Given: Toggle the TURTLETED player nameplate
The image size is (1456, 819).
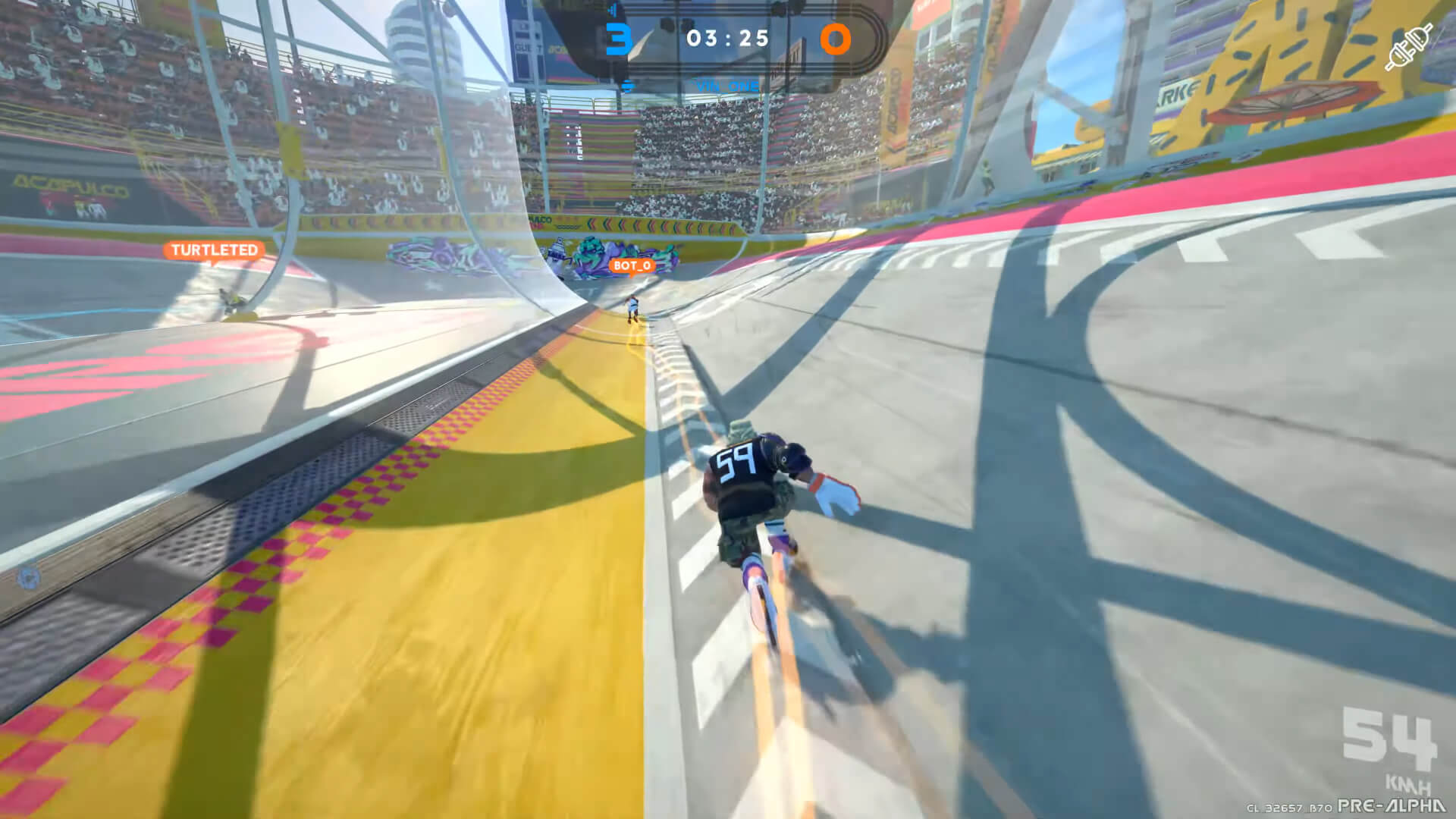Looking at the screenshot, I should [x=214, y=249].
